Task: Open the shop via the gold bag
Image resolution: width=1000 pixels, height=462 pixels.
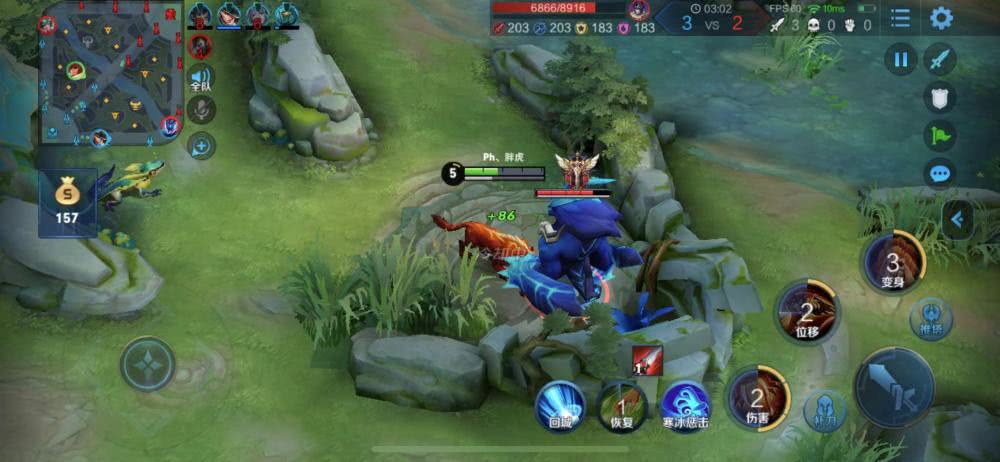Action: (67, 201)
